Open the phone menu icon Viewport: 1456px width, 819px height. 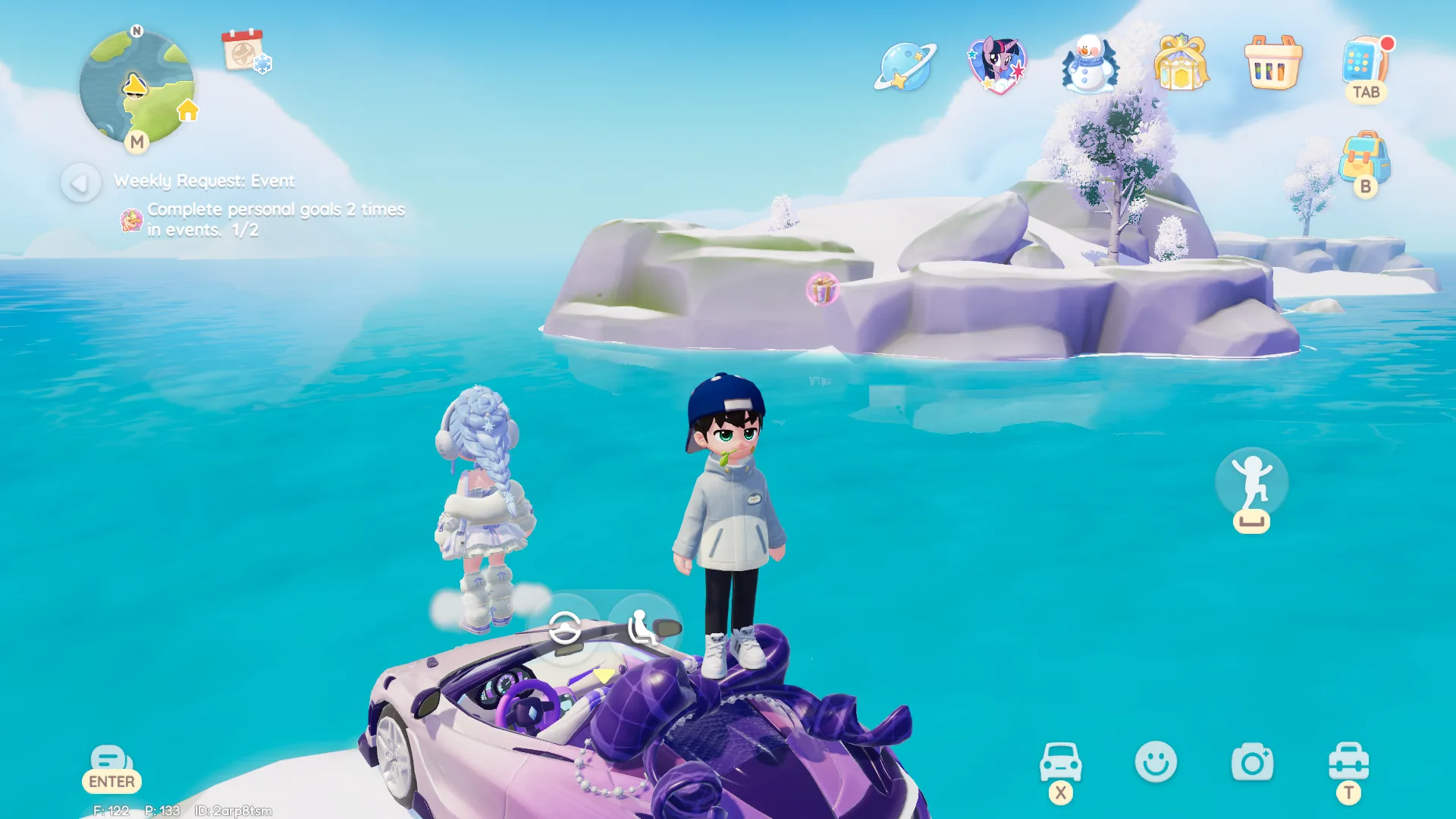1364,62
